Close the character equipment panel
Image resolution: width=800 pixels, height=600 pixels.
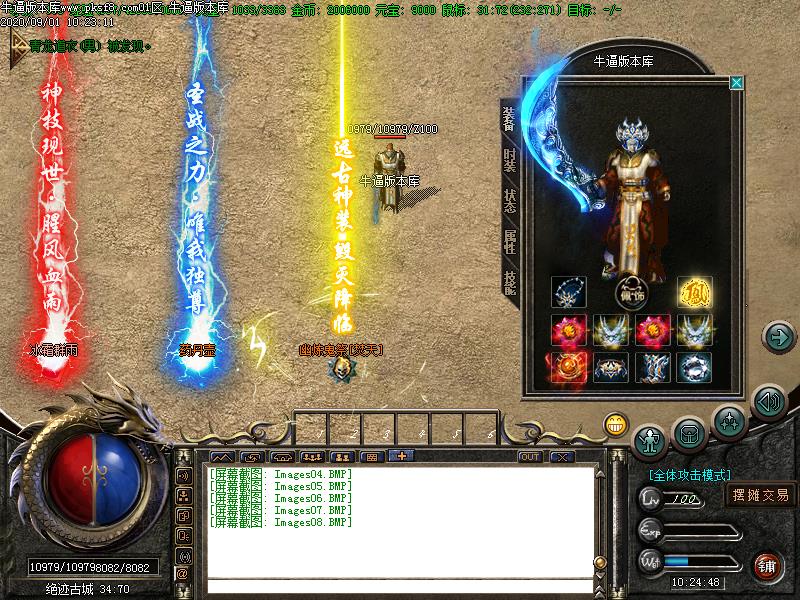tap(736, 83)
